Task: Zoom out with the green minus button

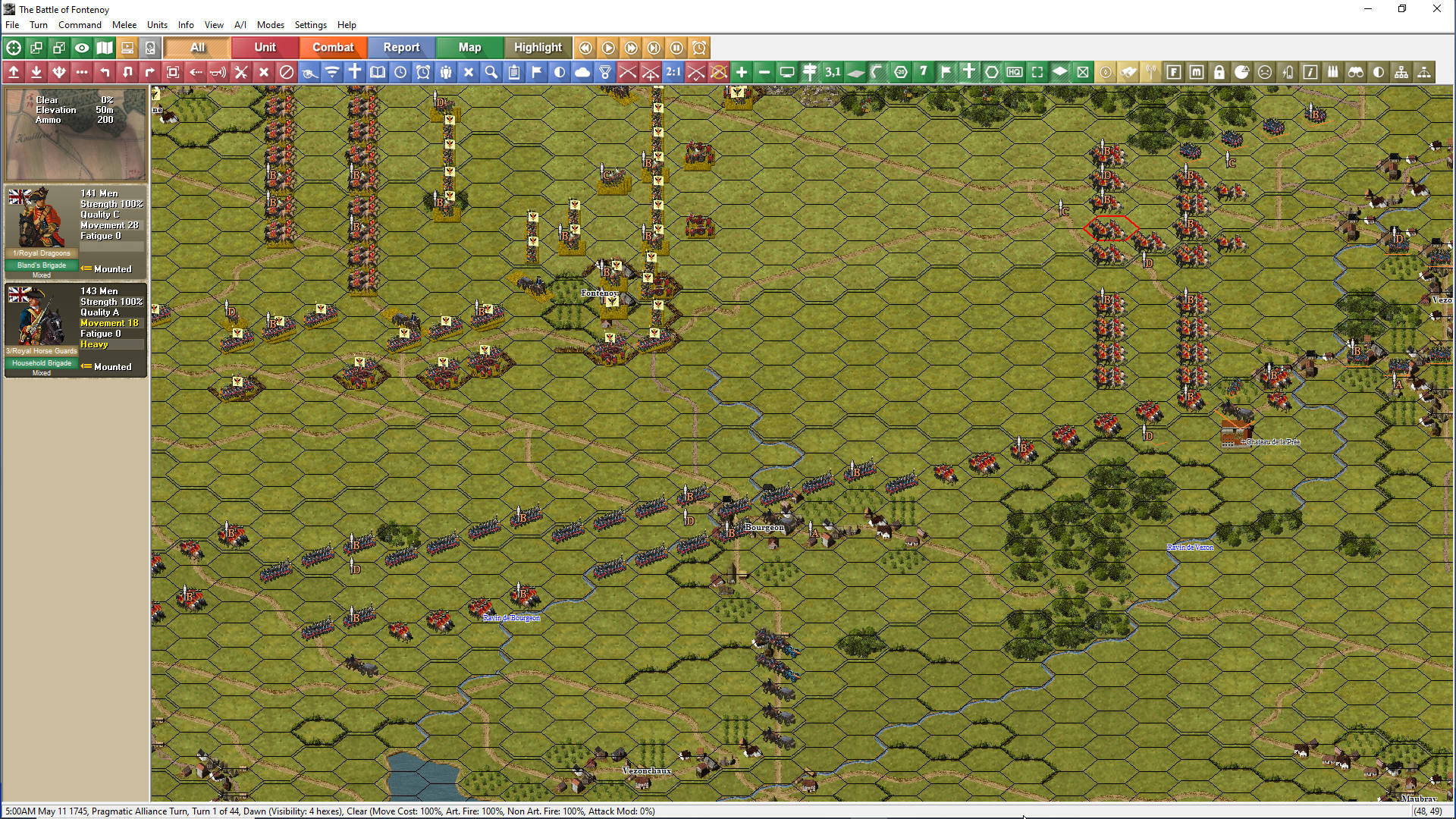Action: (764, 72)
